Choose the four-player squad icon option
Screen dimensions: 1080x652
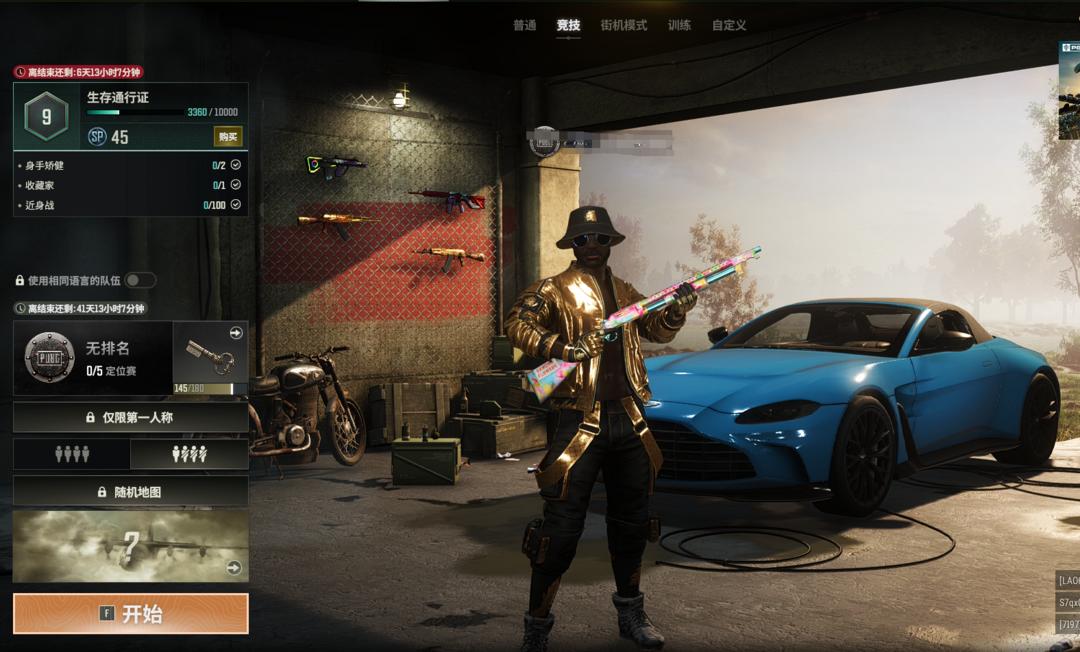click(72, 454)
